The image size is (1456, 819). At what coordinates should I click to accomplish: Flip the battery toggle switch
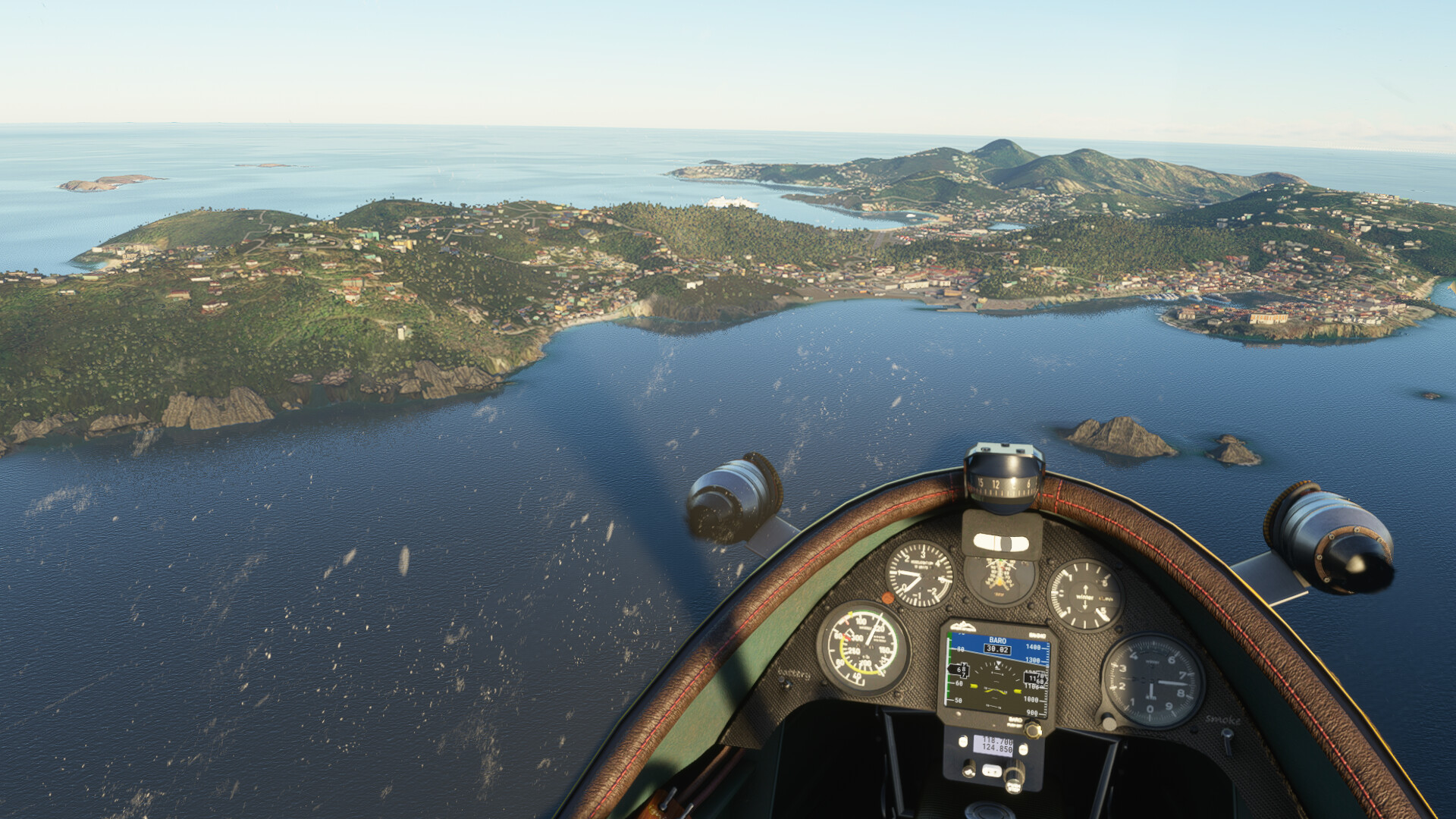[x=786, y=685]
